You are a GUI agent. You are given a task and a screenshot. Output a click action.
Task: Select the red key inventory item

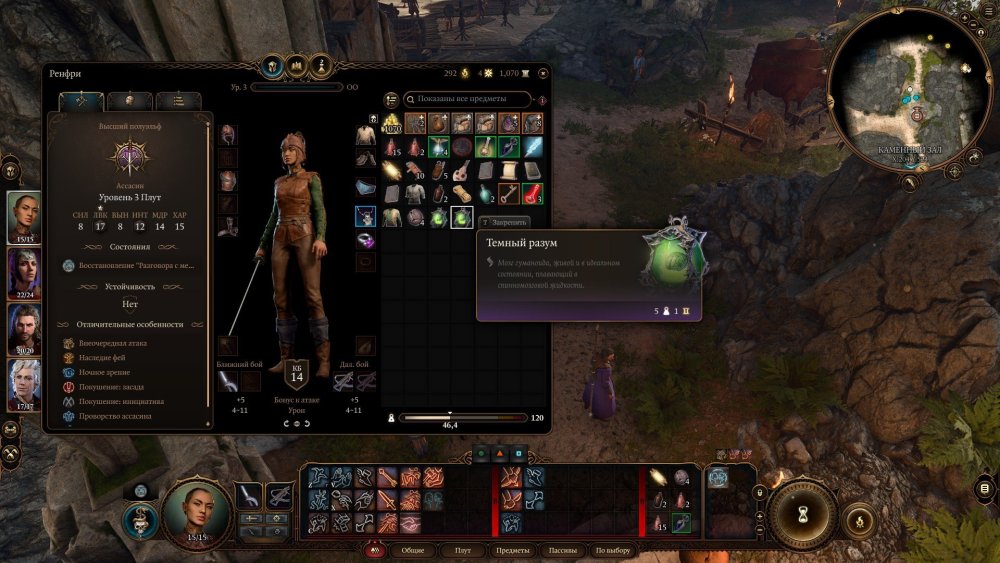pos(509,193)
